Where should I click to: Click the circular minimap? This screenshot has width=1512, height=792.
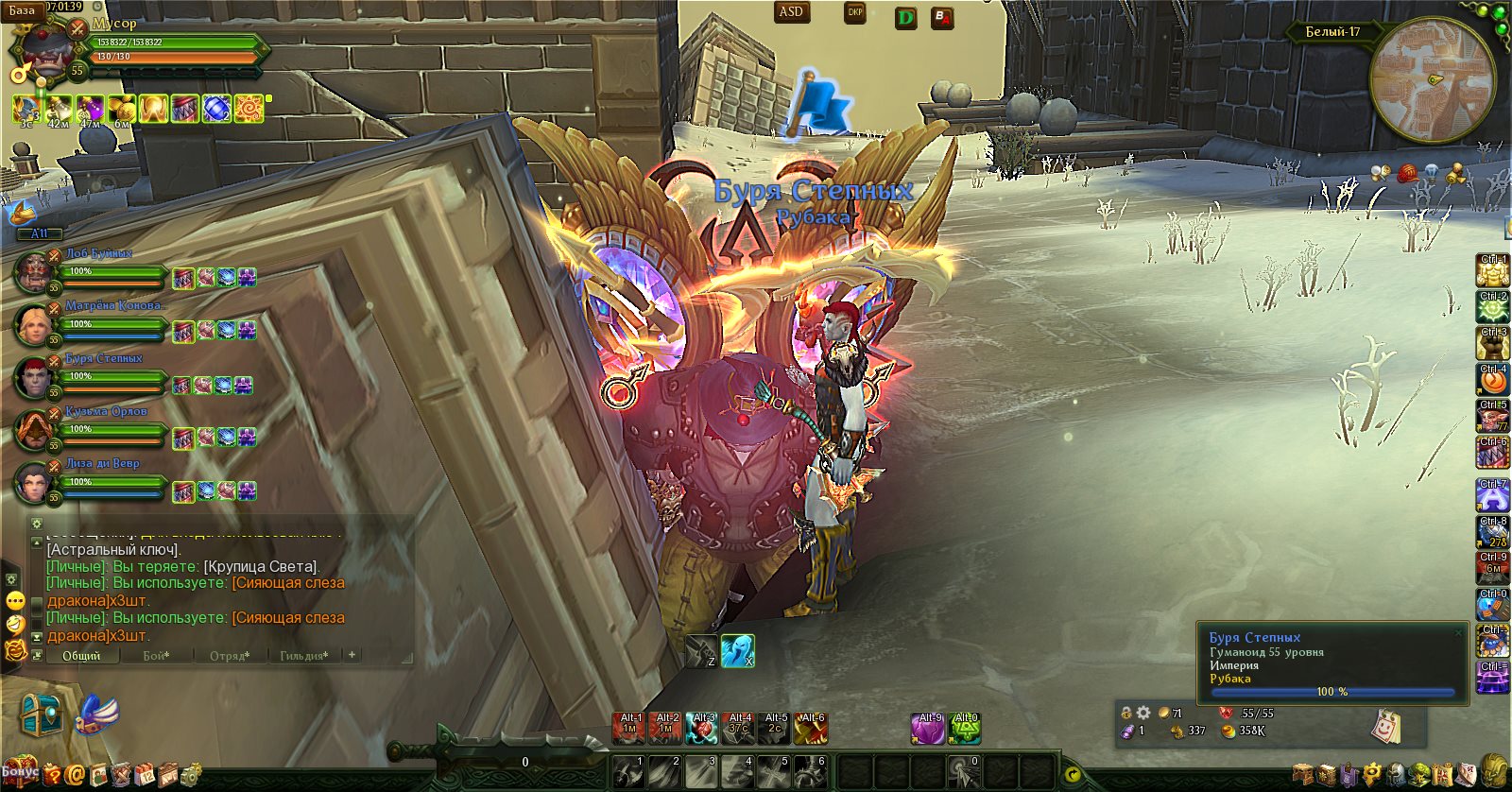[x=1432, y=79]
